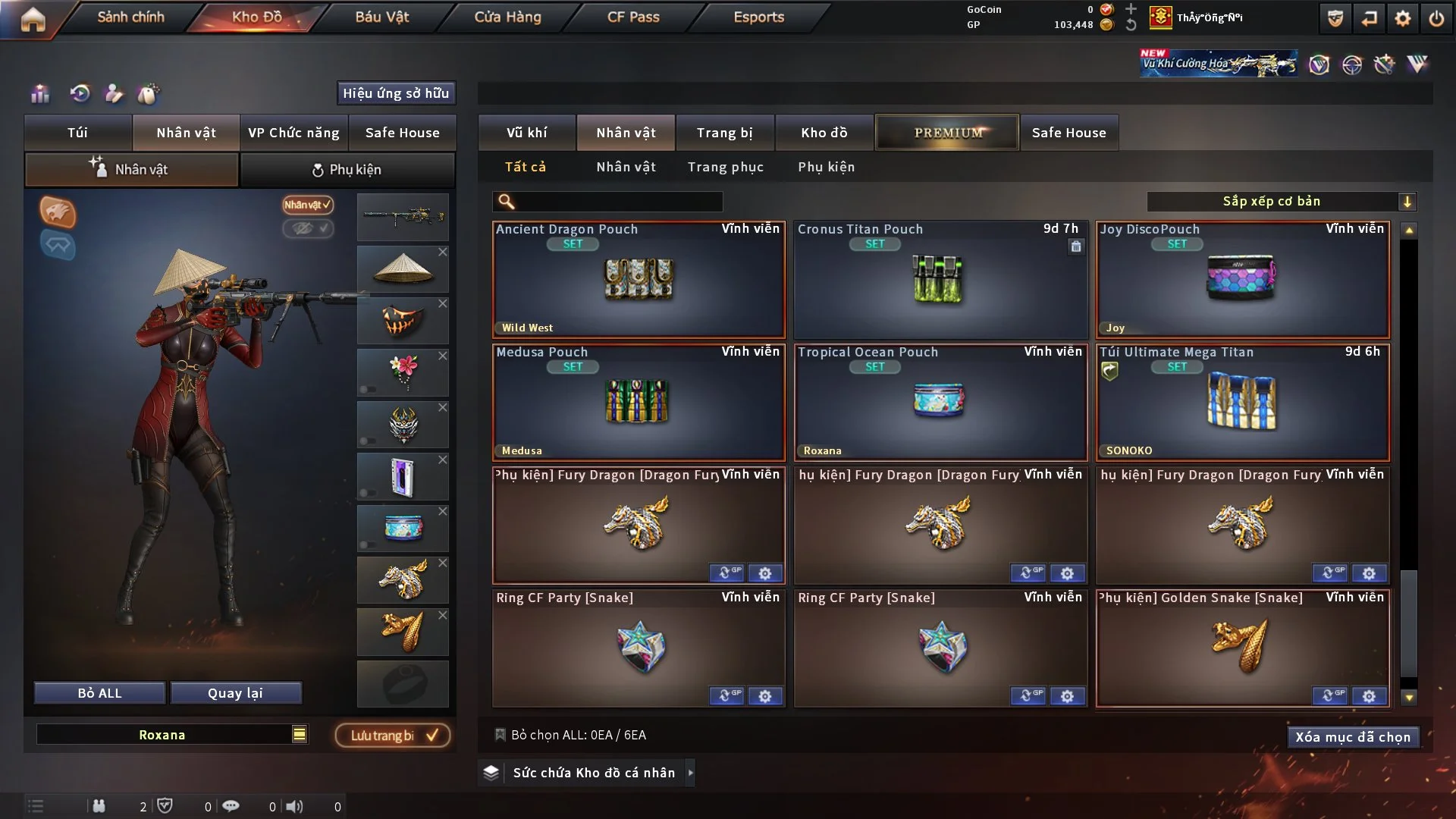The image size is (1456, 819).
Task: Select the PREMIUM inventory tab
Action: pos(947,133)
